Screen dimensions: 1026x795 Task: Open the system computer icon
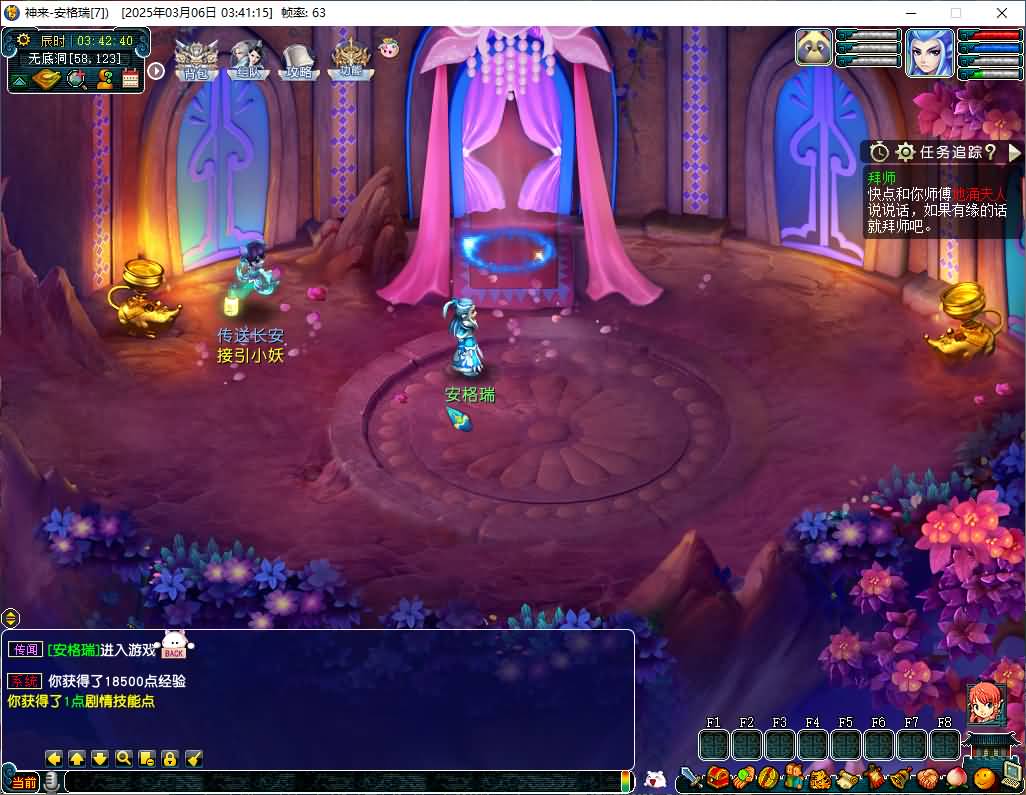point(1010,777)
